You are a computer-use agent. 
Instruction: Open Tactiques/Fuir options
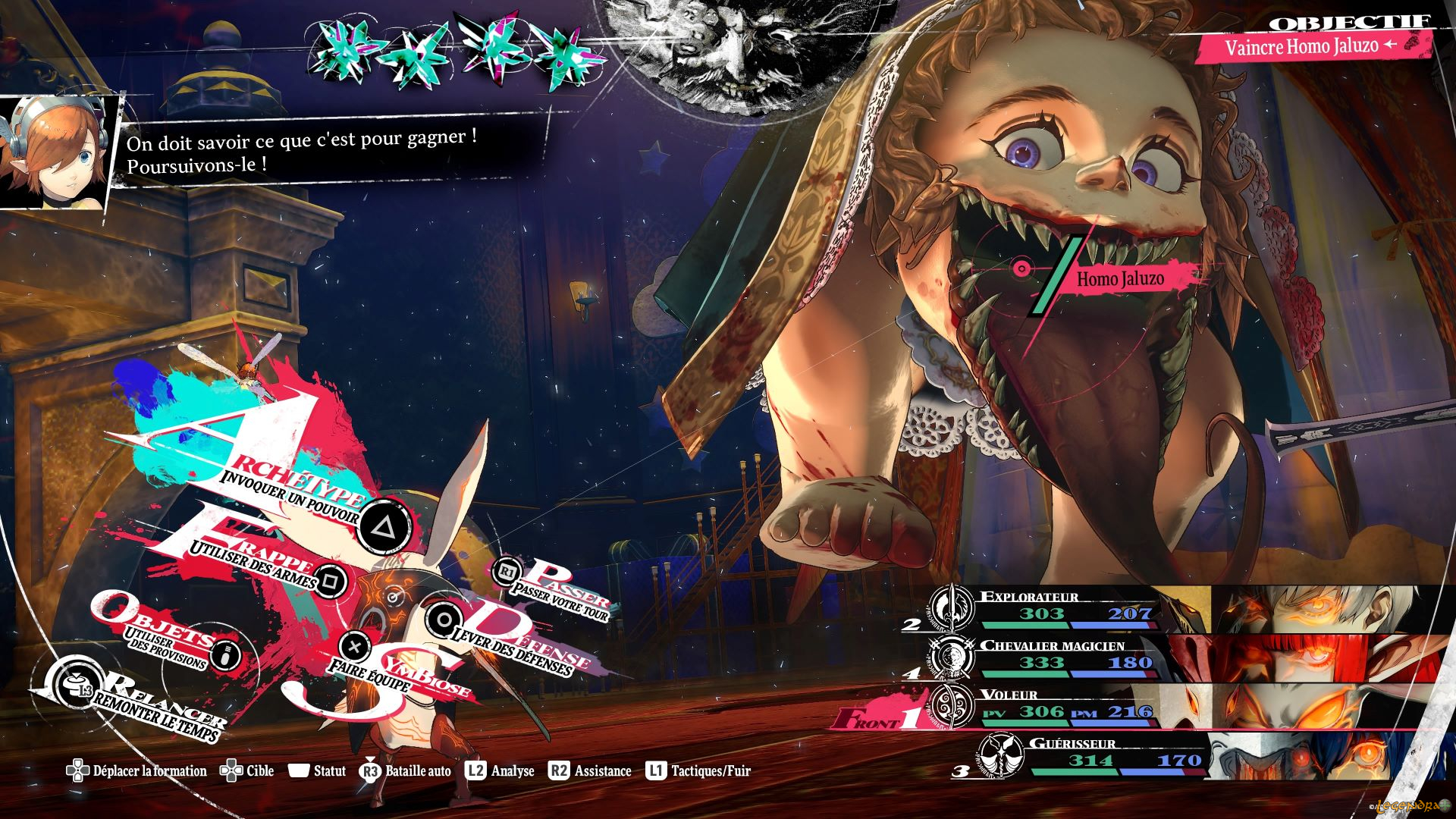[699, 771]
